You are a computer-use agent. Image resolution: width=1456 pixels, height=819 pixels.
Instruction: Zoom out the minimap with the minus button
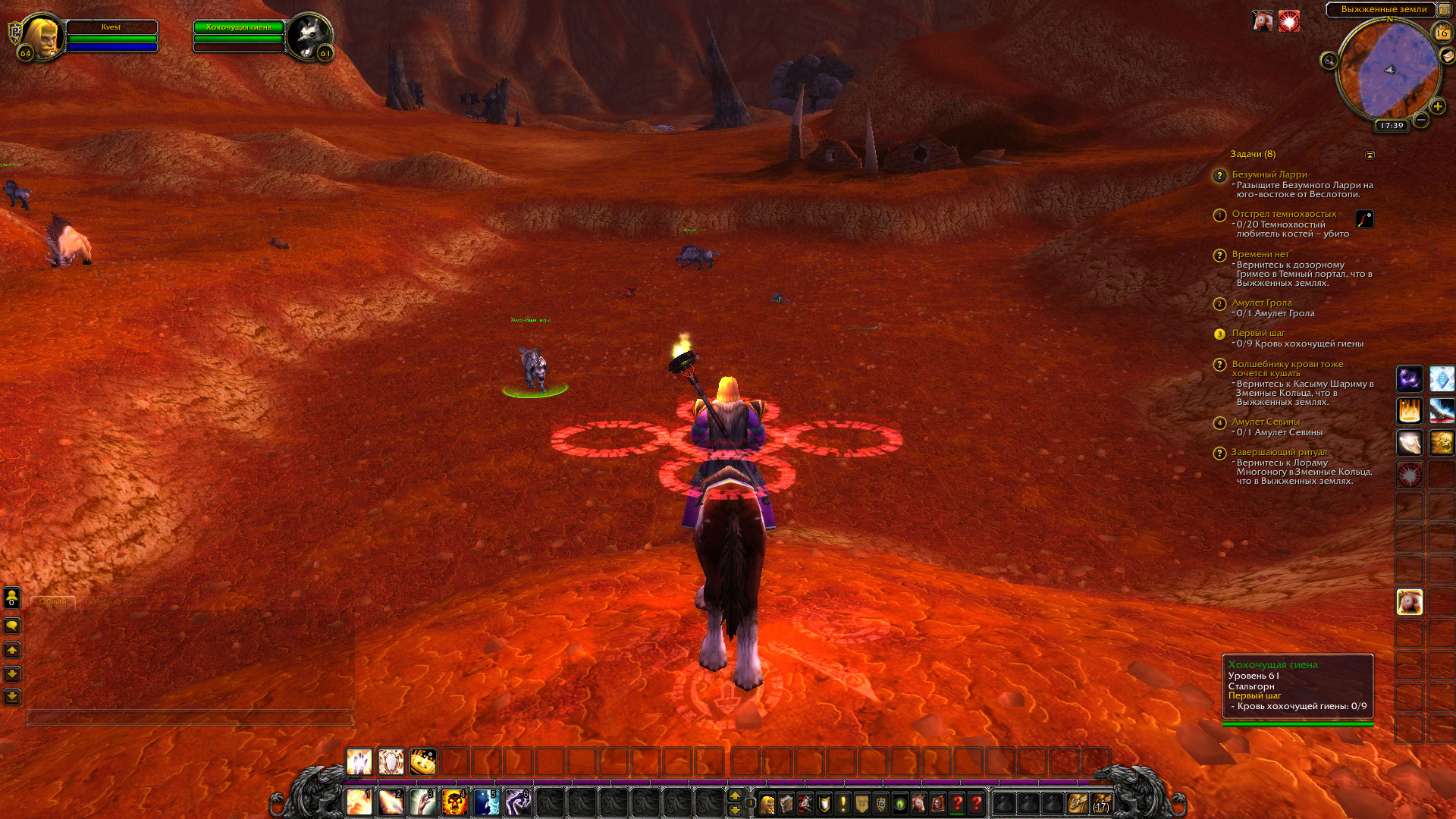tap(1421, 120)
